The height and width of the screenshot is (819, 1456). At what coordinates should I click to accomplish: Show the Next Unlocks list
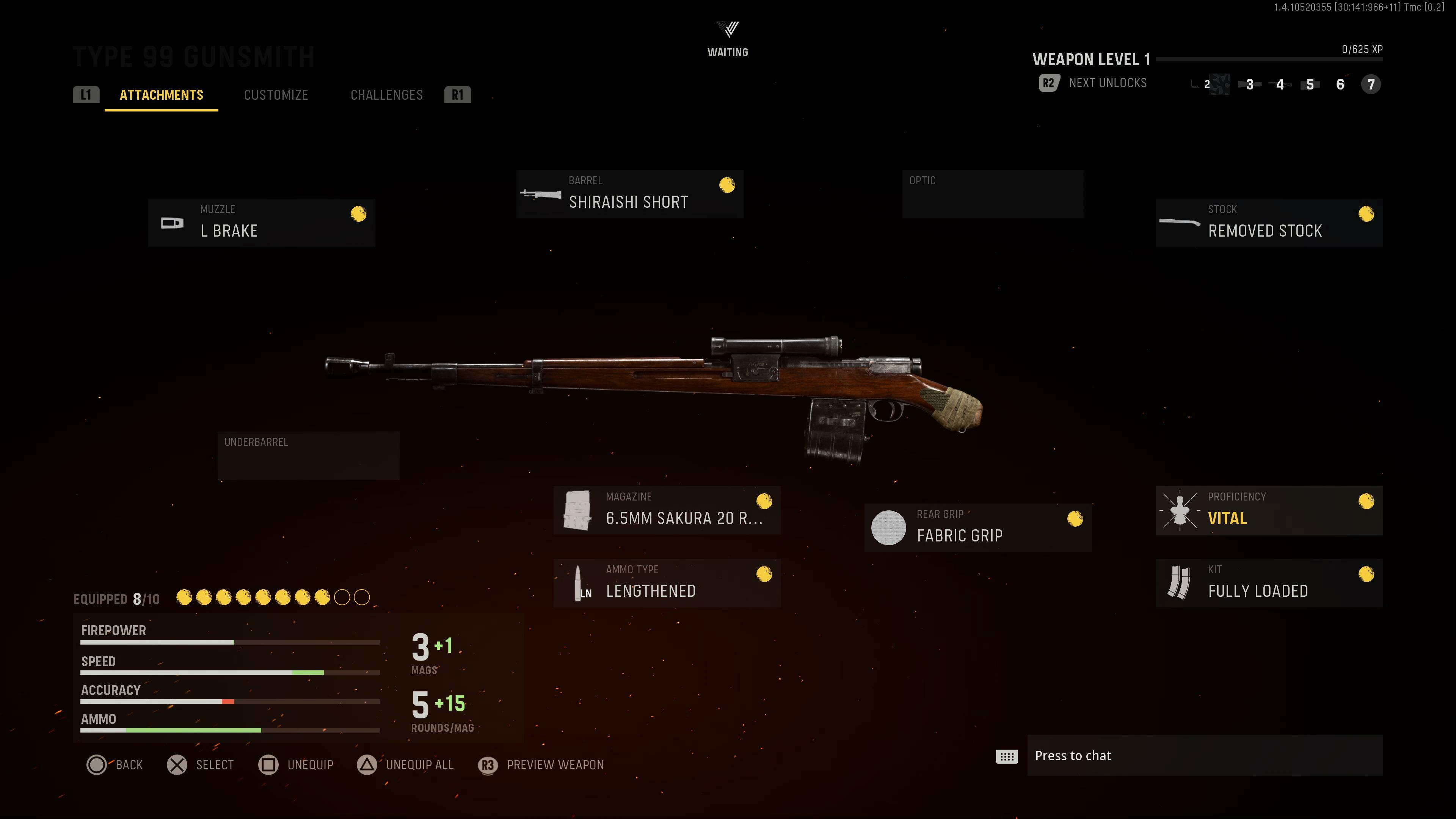(1093, 83)
